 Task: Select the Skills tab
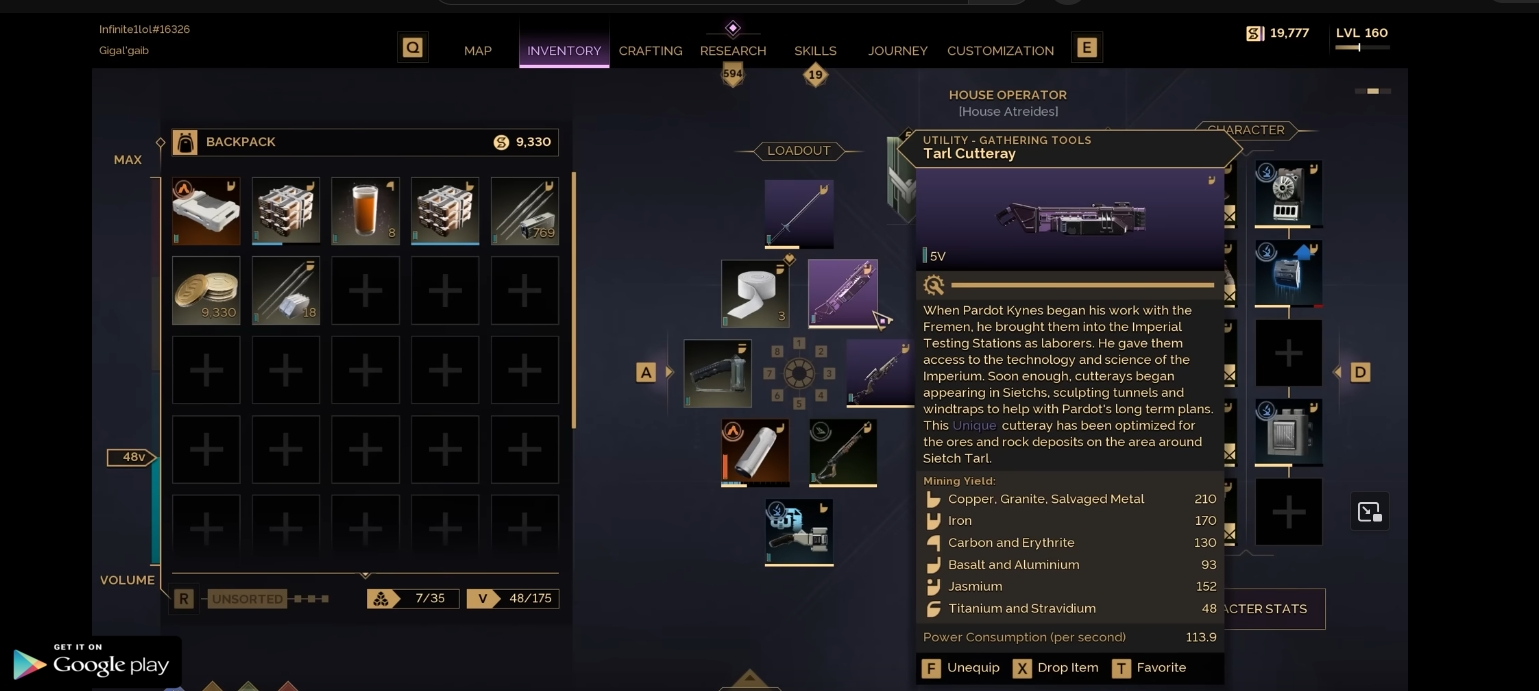point(815,50)
